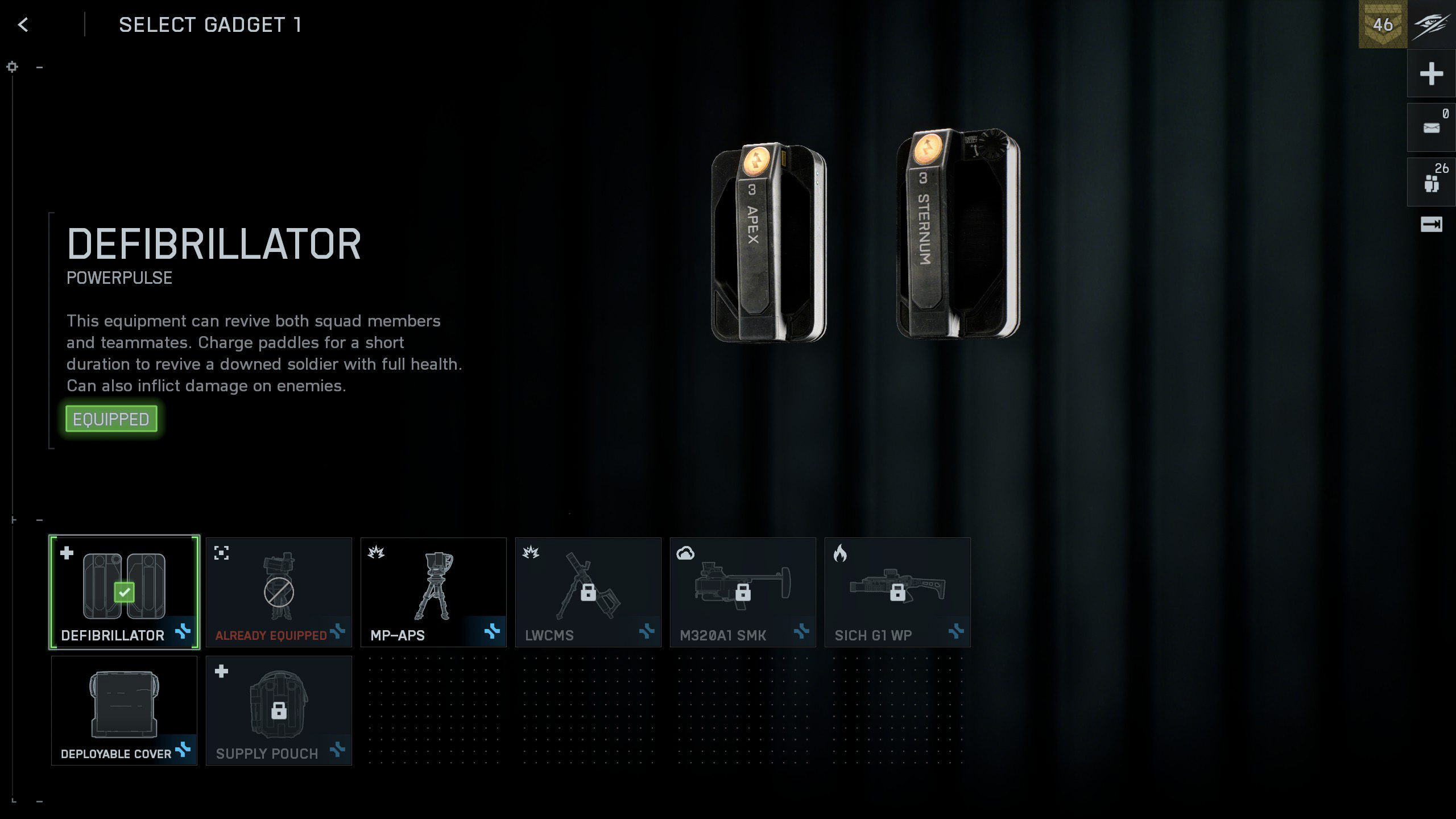Screen dimensions: 1456x819
Task: Equip the Deployable Cover gadget
Action: coord(124,710)
